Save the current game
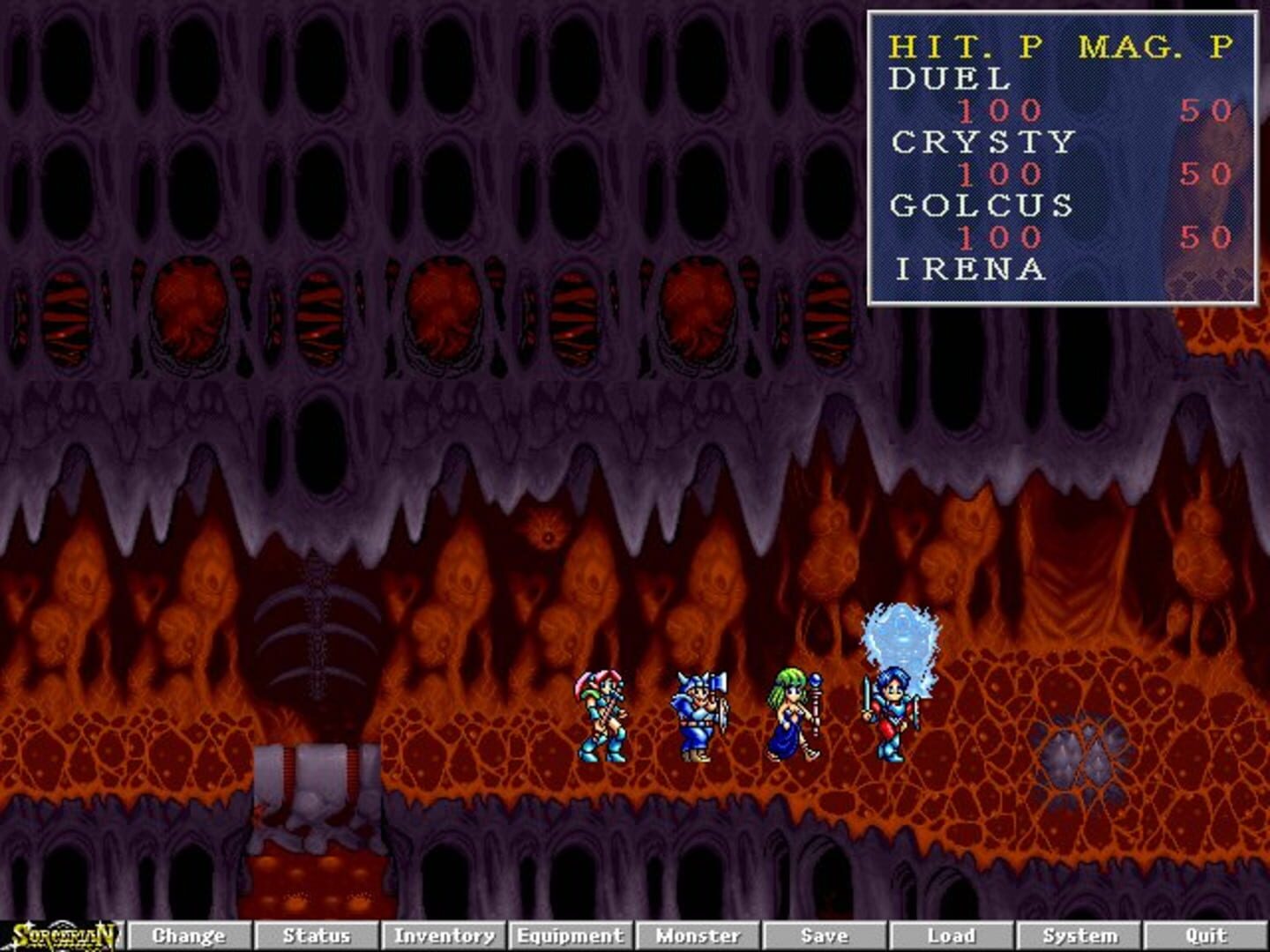Screen dimensions: 1270x952 pyautogui.click(x=822, y=935)
